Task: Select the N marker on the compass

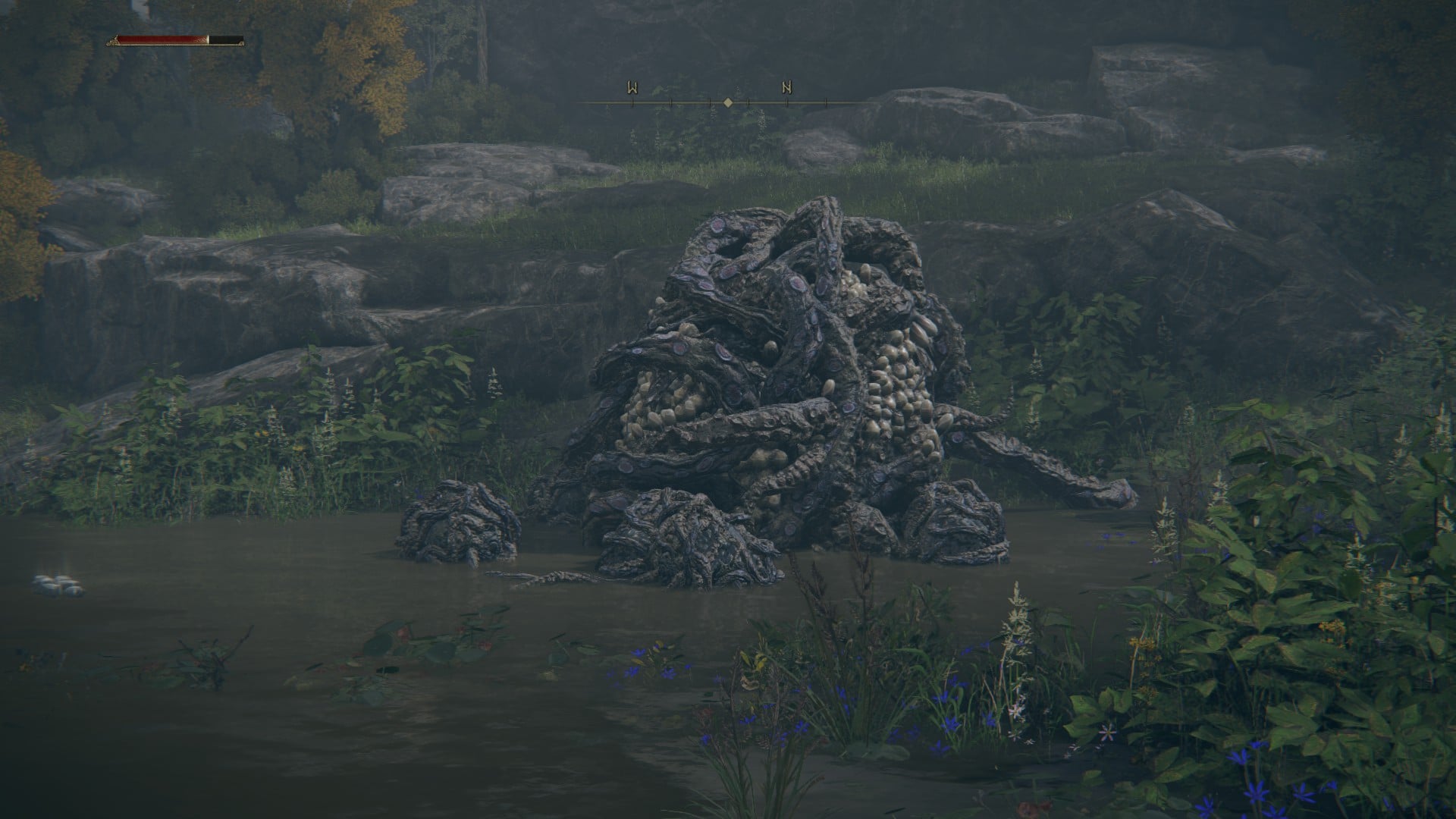Action: [x=787, y=88]
